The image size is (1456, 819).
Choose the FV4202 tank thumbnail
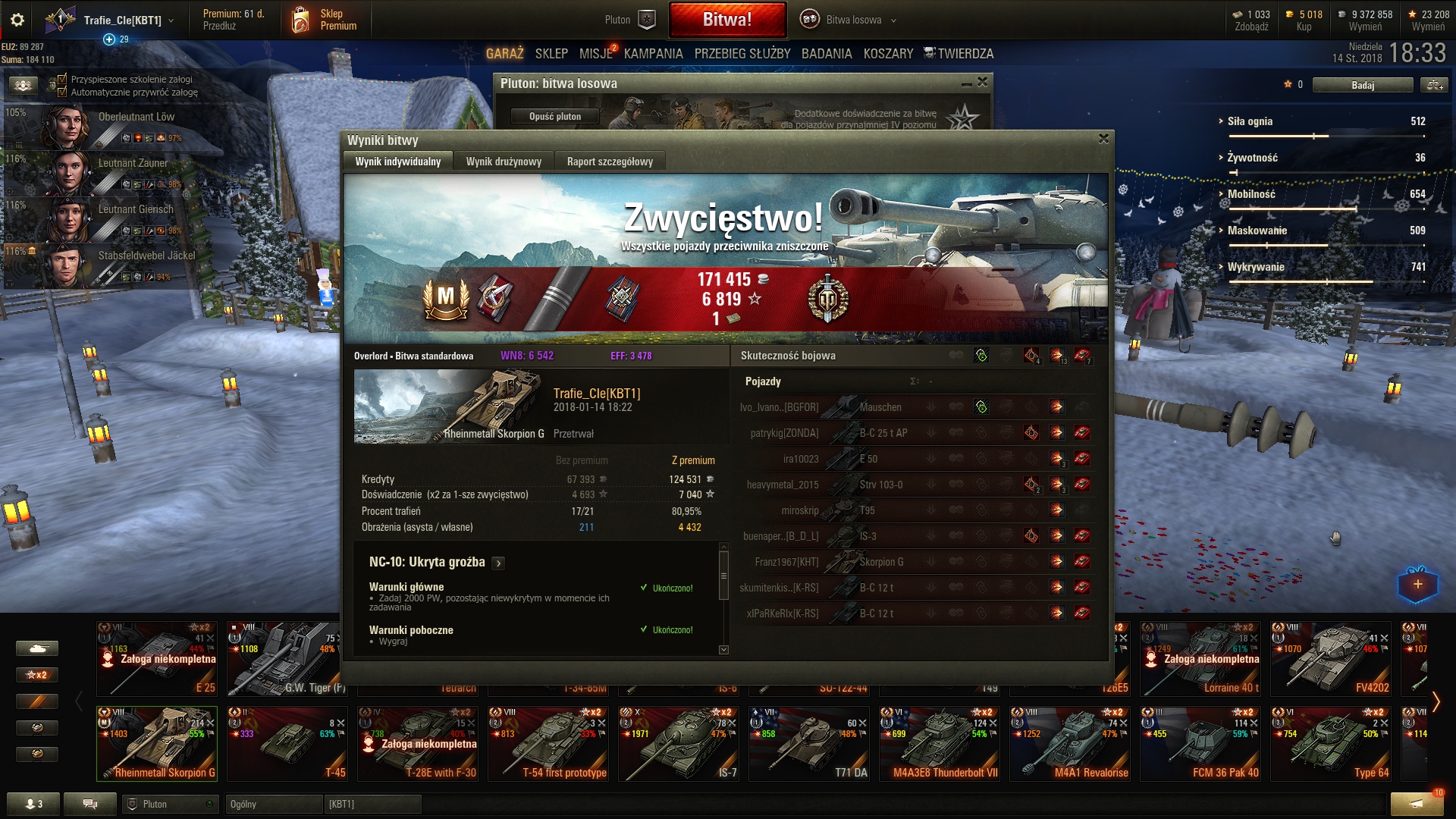pyautogui.click(x=1331, y=658)
